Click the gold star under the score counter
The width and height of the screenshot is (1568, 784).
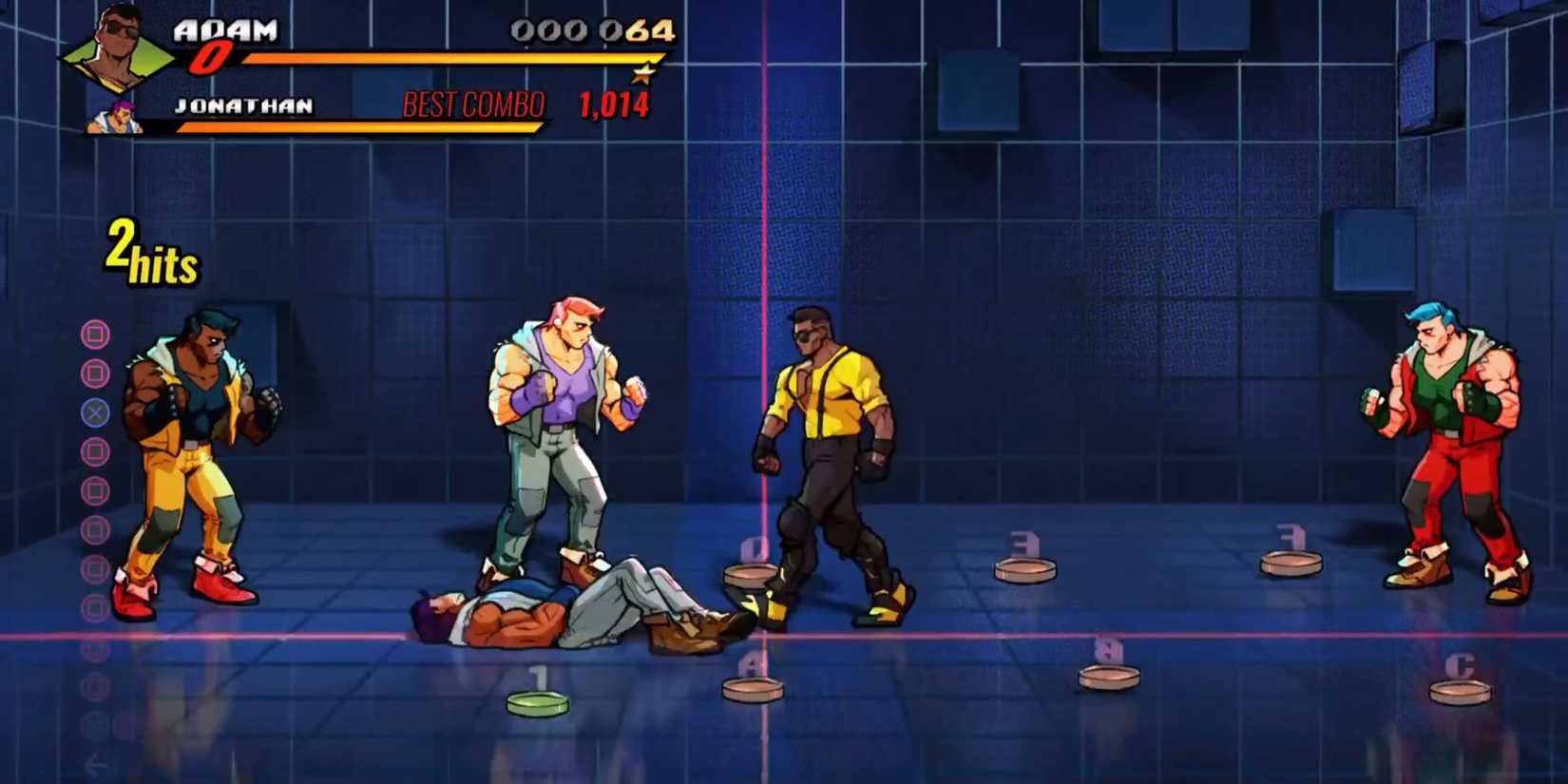tap(645, 73)
